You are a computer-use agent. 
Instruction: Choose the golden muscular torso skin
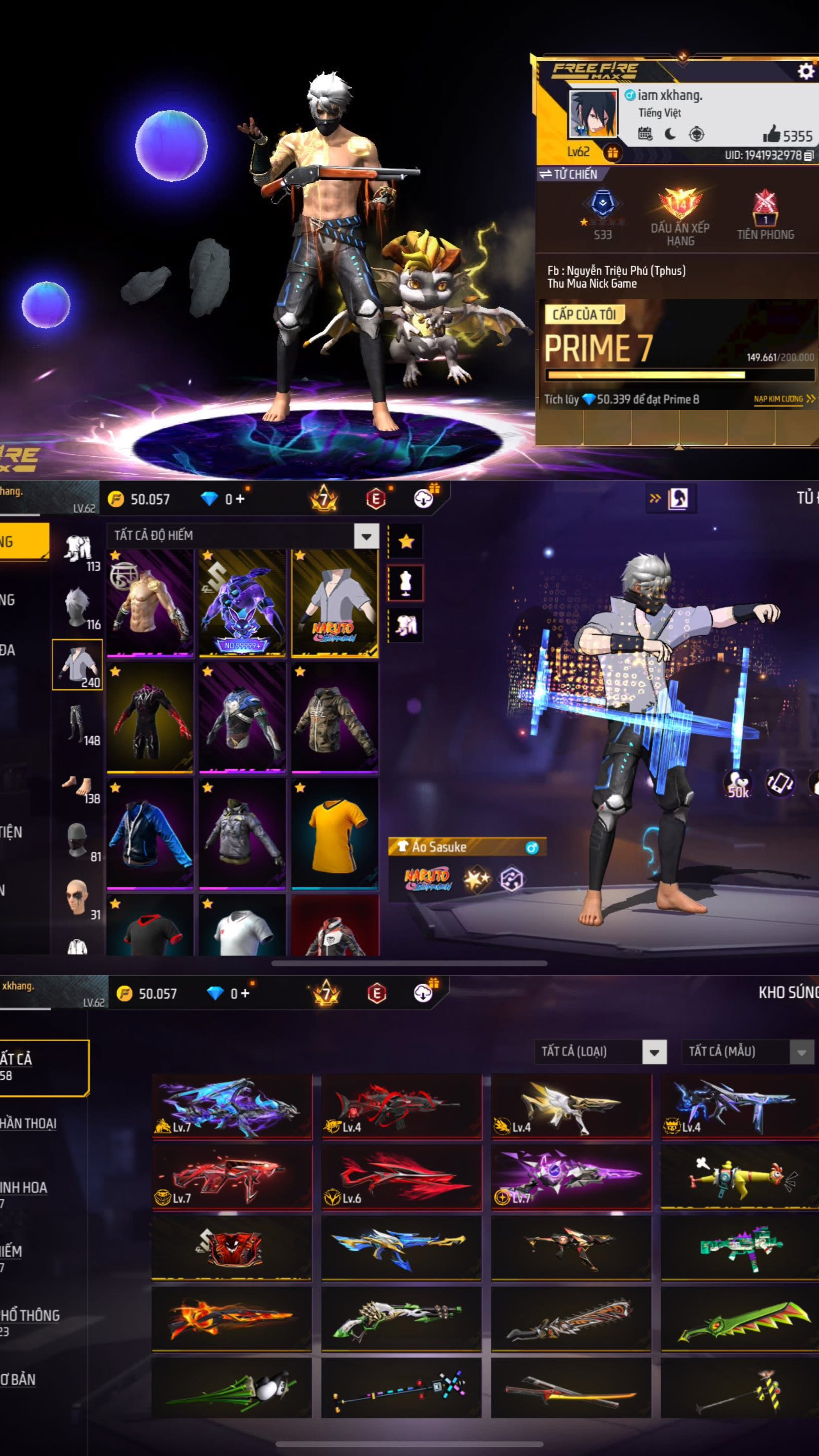pyautogui.click(x=150, y=603)
